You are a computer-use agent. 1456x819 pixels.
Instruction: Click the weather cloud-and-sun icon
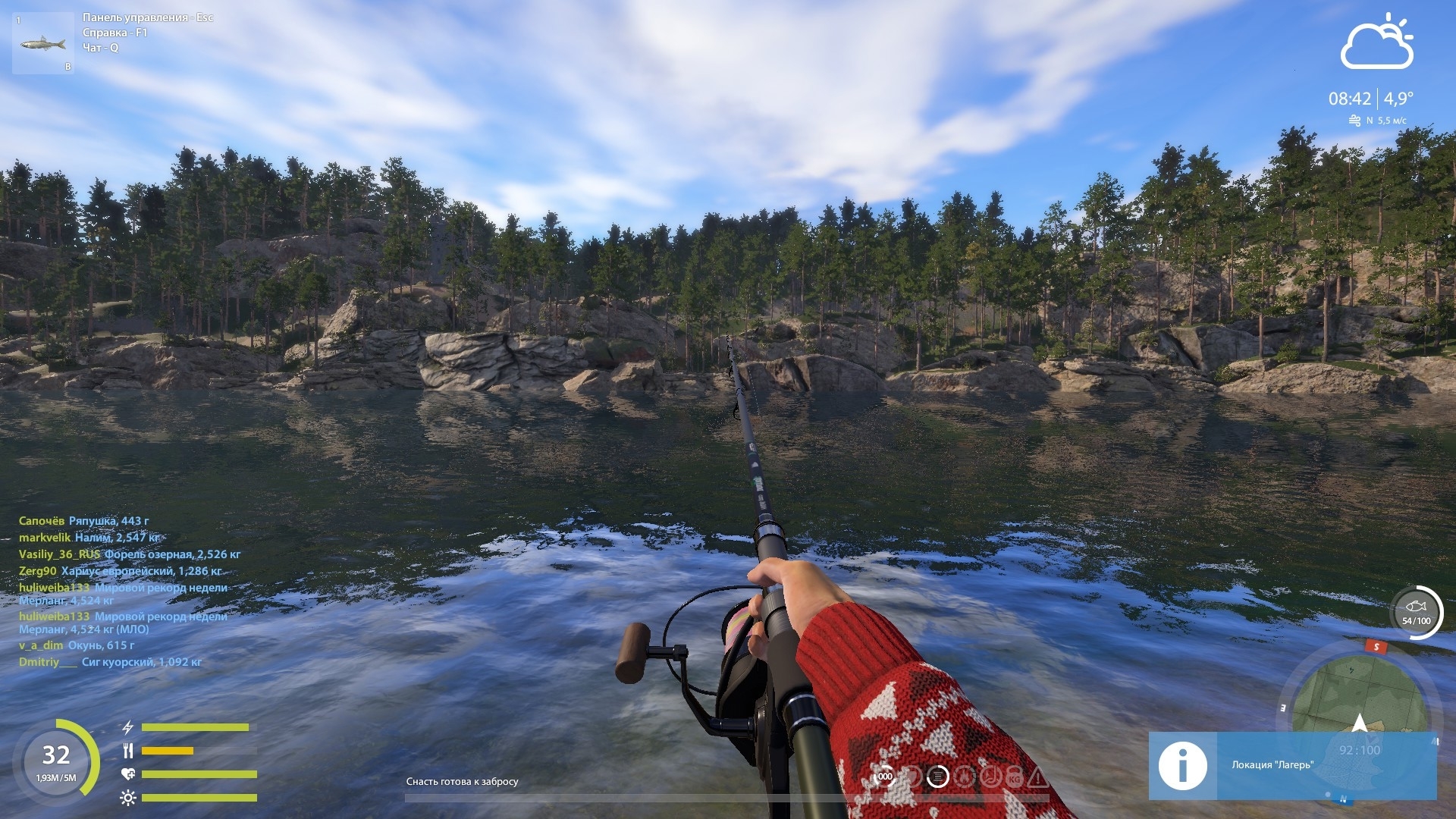[x=1376, y=42]
